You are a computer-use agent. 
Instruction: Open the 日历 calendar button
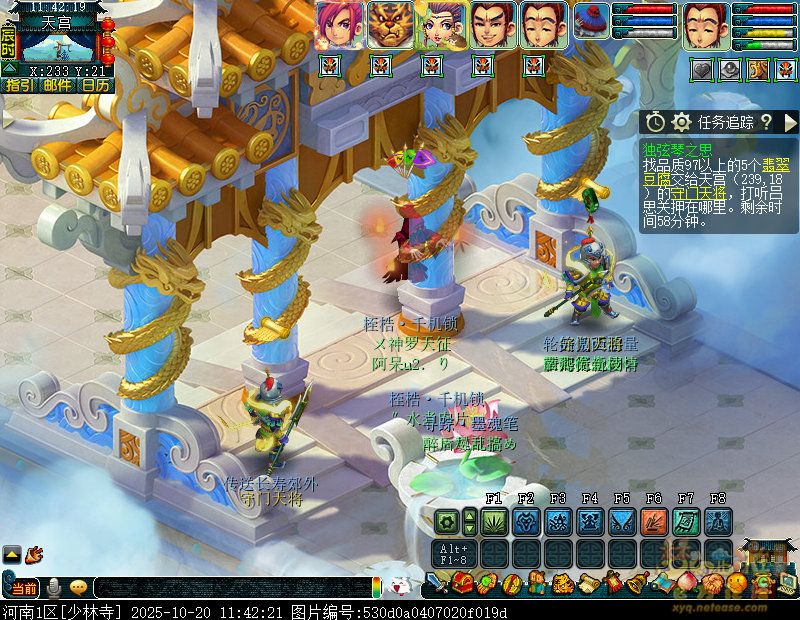pos(95,86)
